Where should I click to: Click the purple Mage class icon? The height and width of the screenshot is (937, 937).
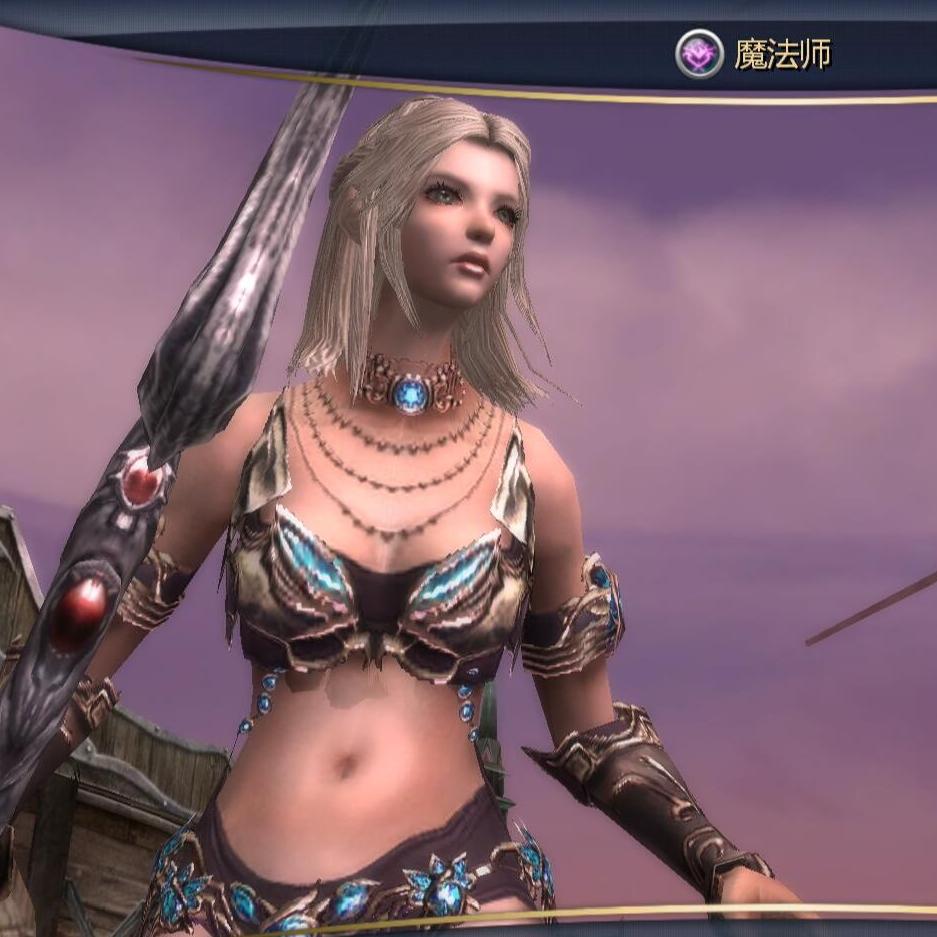698,55
